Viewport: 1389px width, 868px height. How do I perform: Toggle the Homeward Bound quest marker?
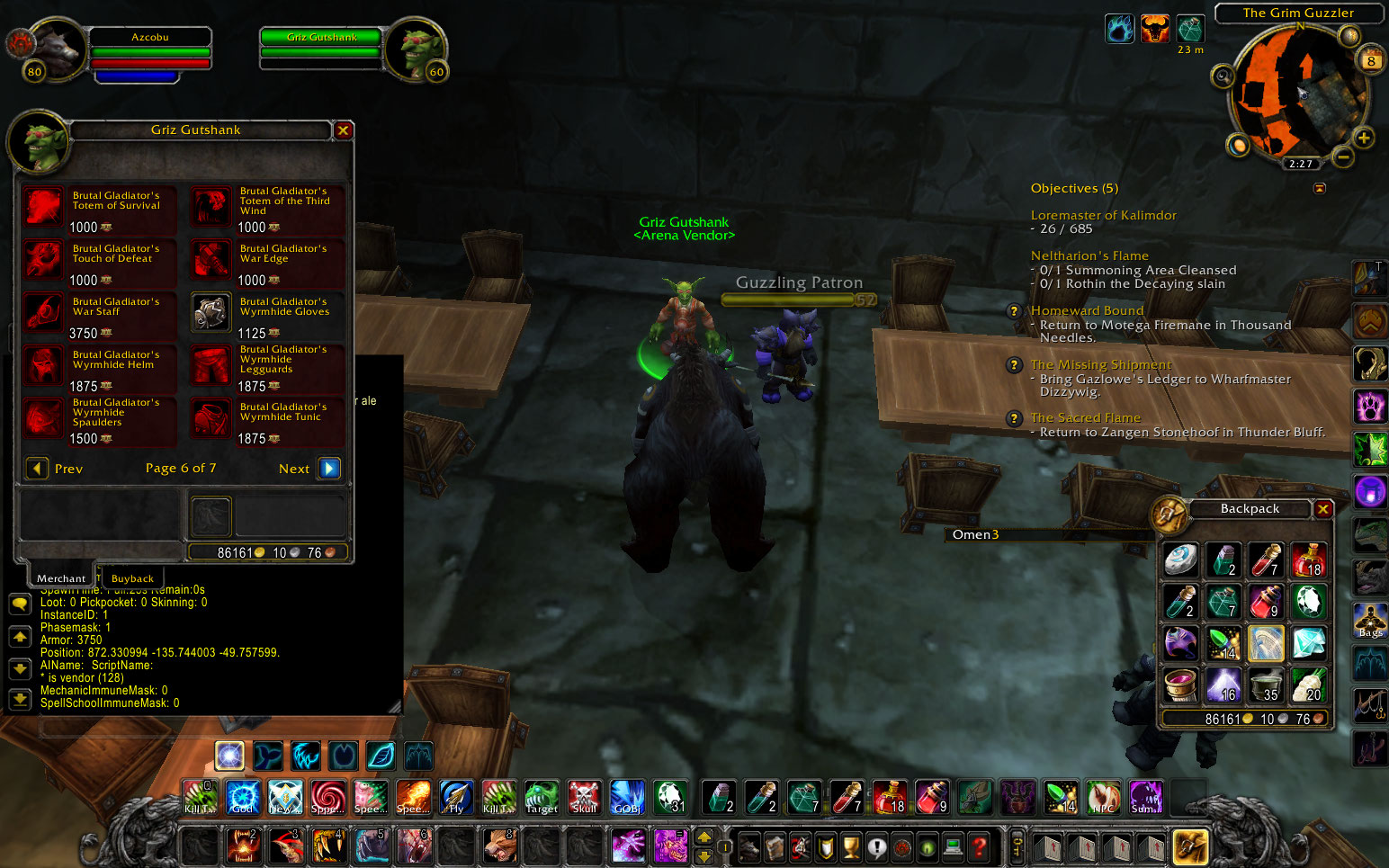pyautogui.click(x=1014, y=312)
